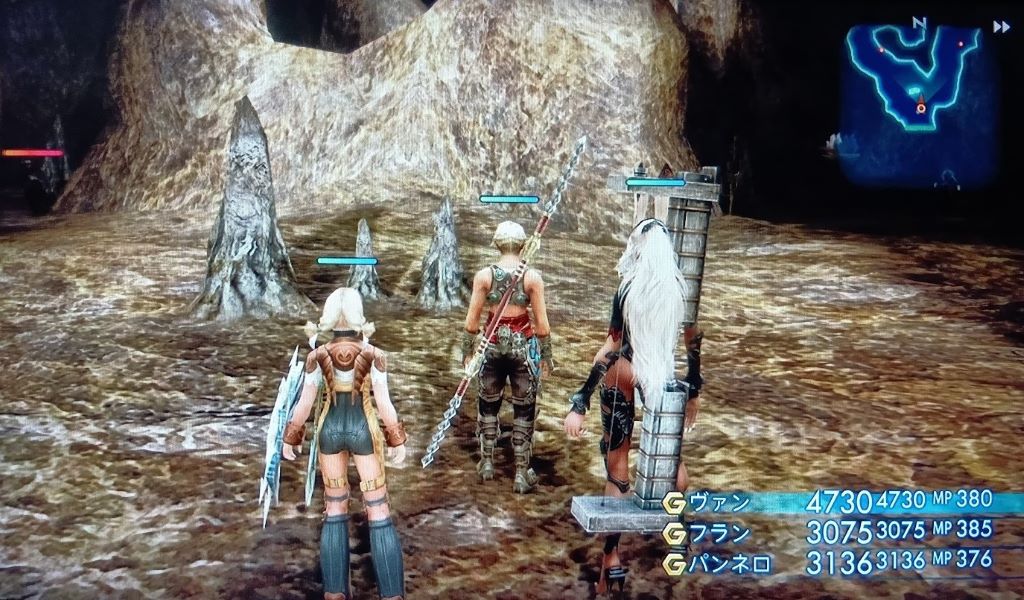Select party member フラン

tap(720, 532)
